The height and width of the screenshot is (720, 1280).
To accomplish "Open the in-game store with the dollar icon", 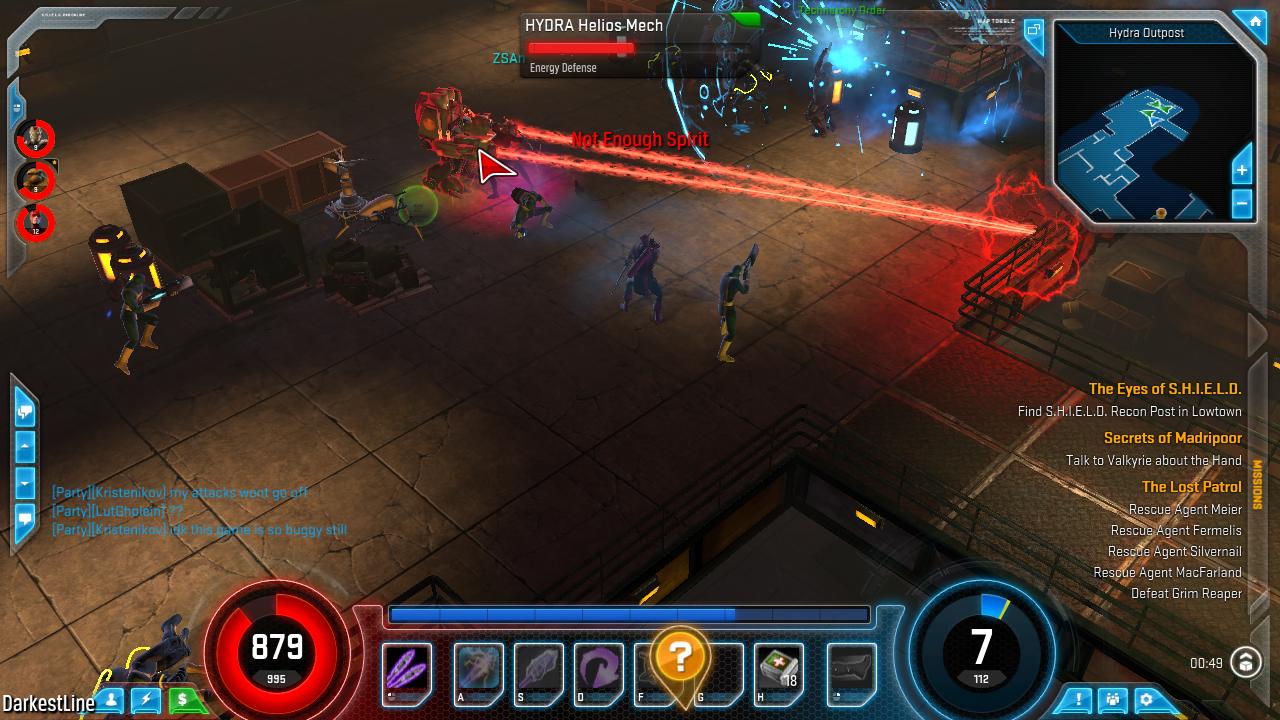I will [183, 701].
